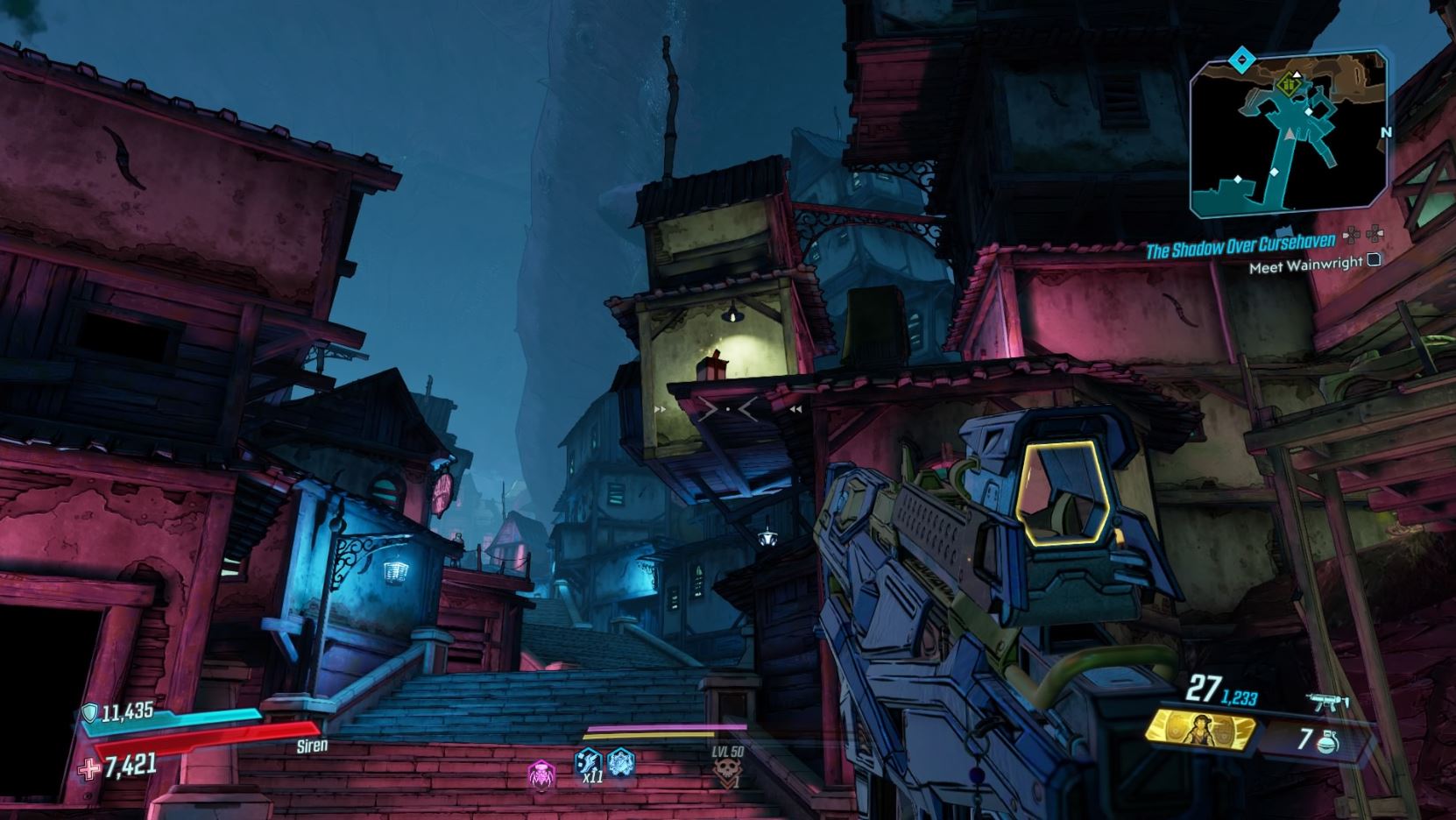Screen dimensions: 1456x820
Task: Check the Meet Wainwright objective box
Action: 1375,260
